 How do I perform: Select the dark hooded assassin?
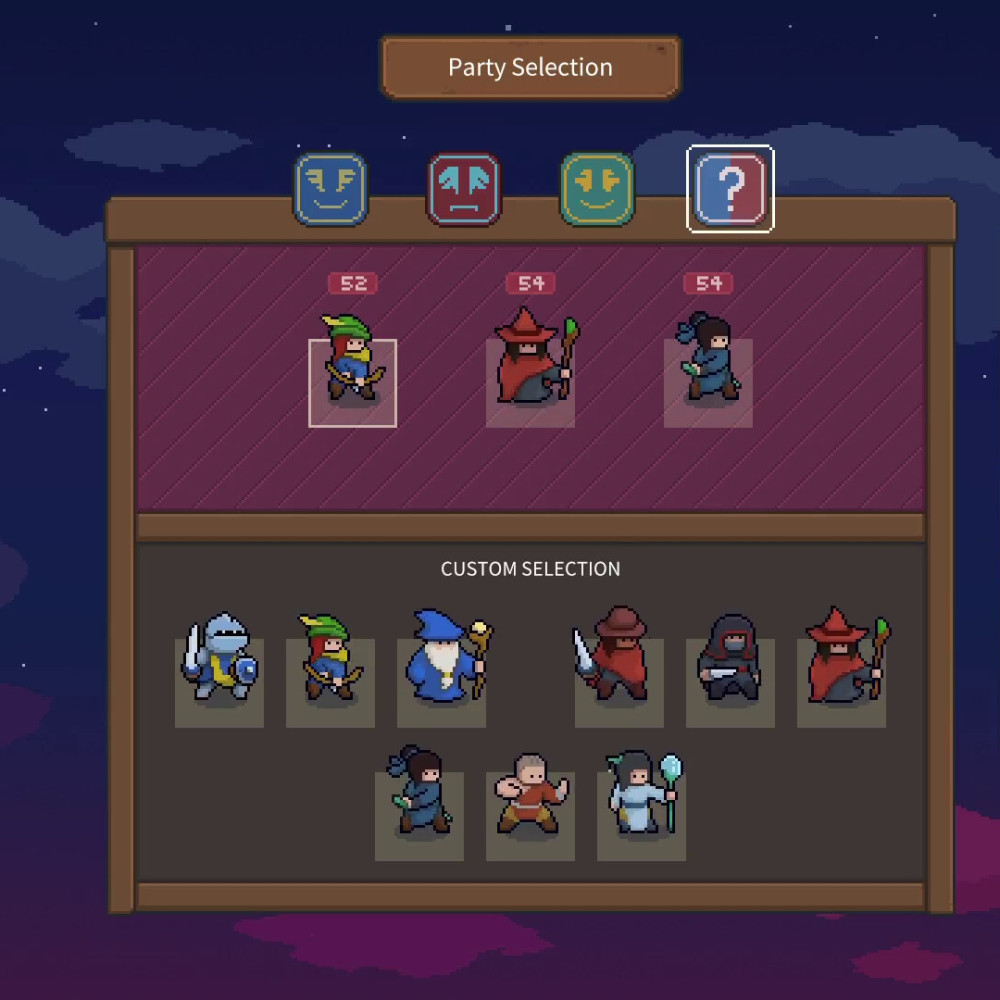coord(730,682)
